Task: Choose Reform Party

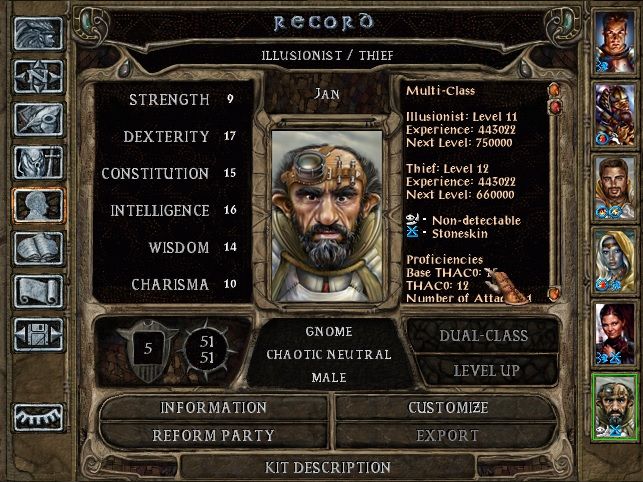Action: (x=214, y=436)
